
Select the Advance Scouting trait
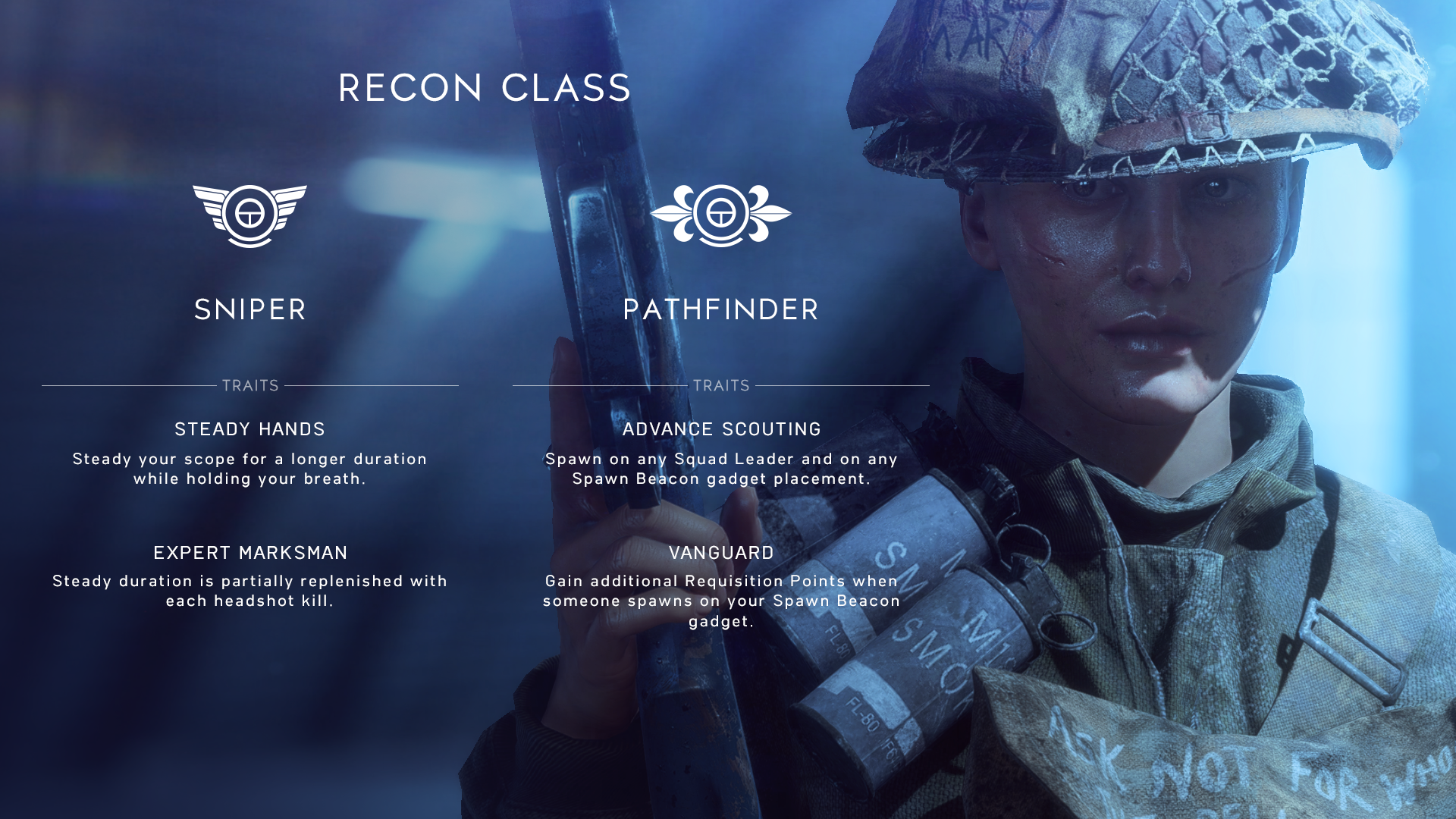721,429
